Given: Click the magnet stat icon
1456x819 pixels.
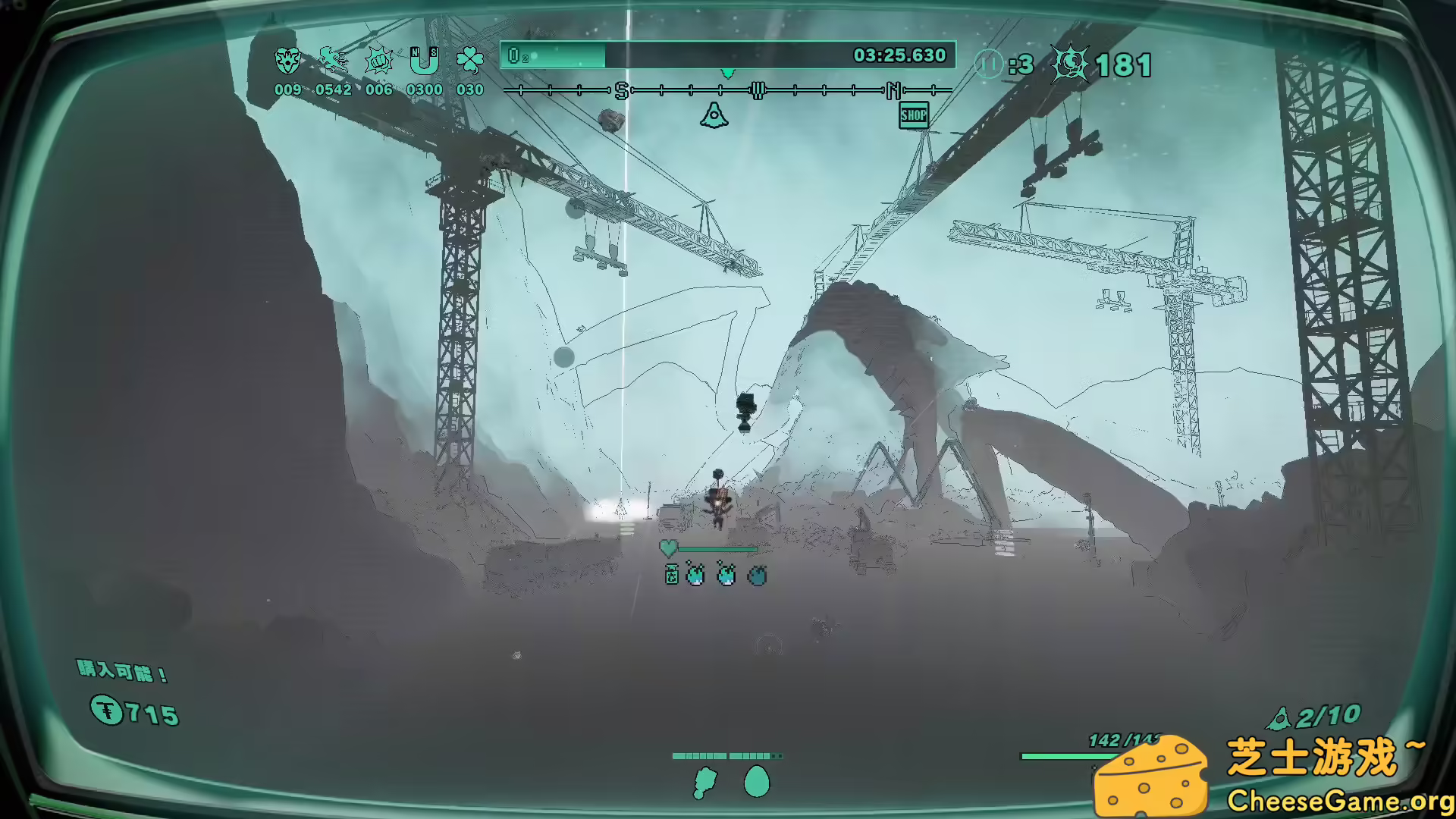Looking at the screenshot, I should (x=424, y=61).
